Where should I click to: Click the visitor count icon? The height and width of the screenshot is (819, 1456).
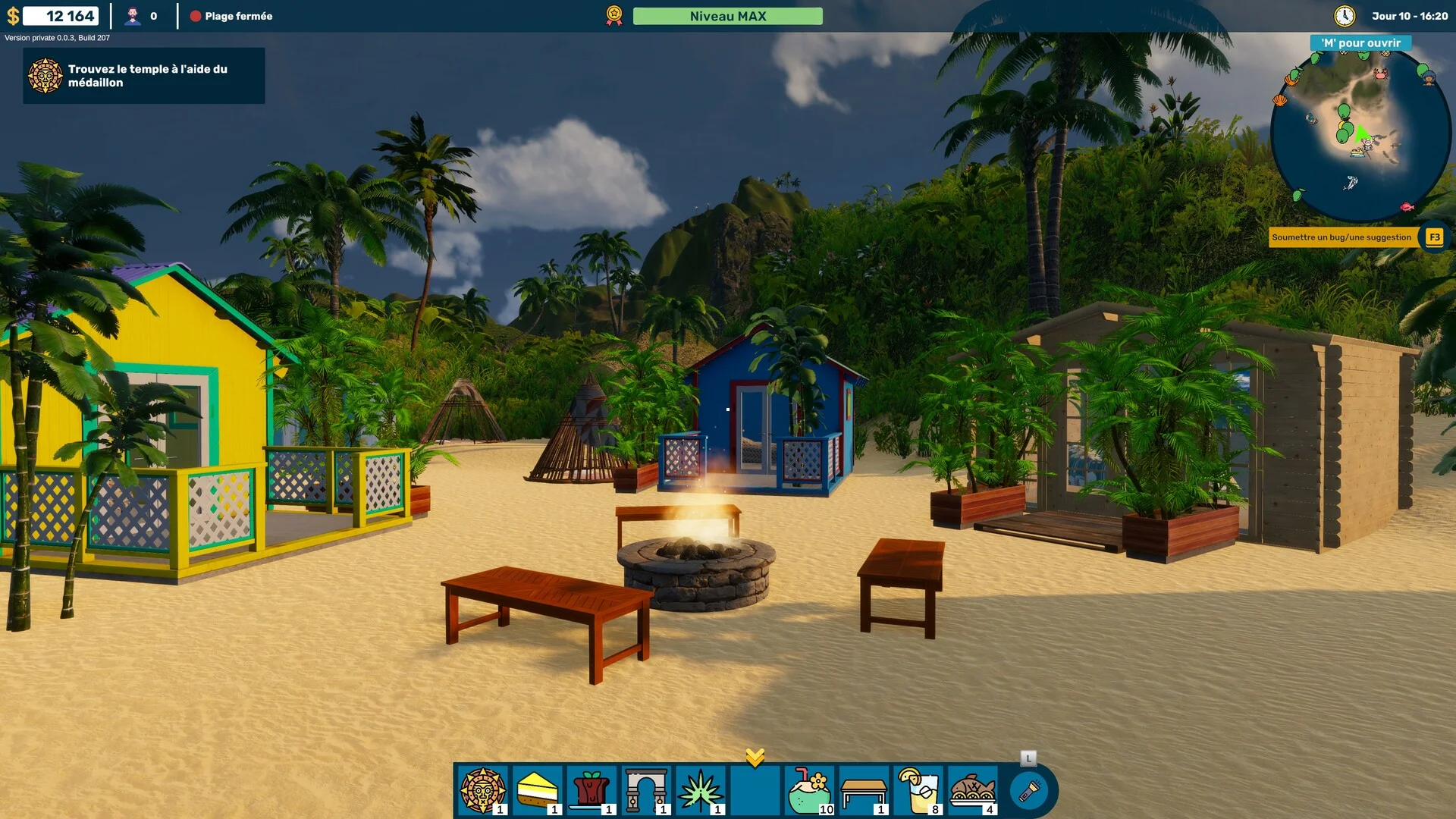133,16
